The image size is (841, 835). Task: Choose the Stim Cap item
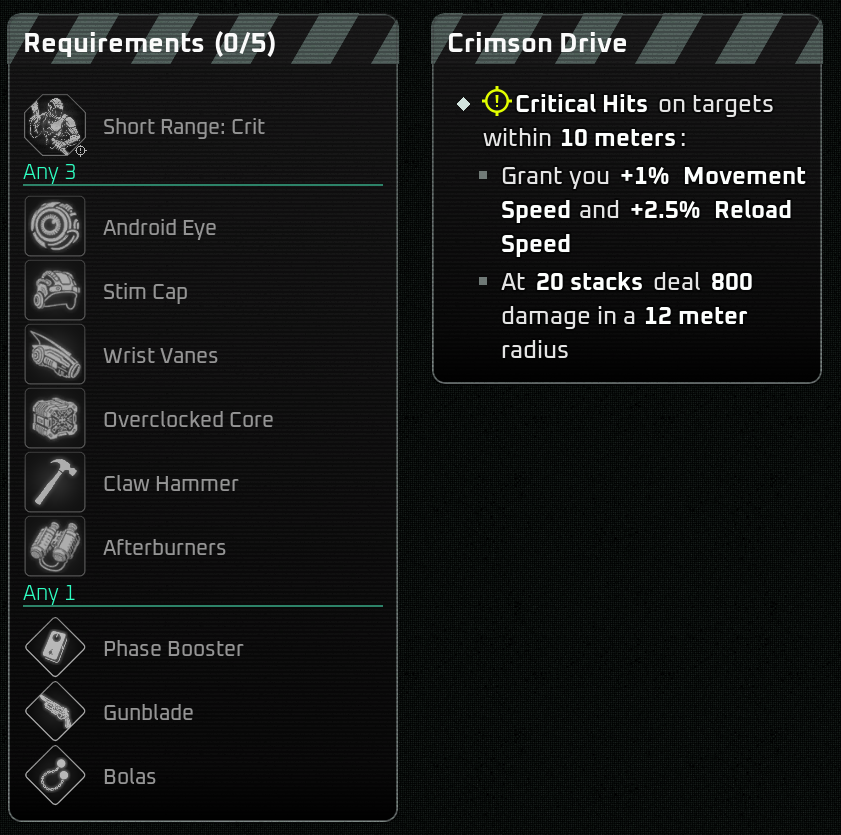coord(54,291)
